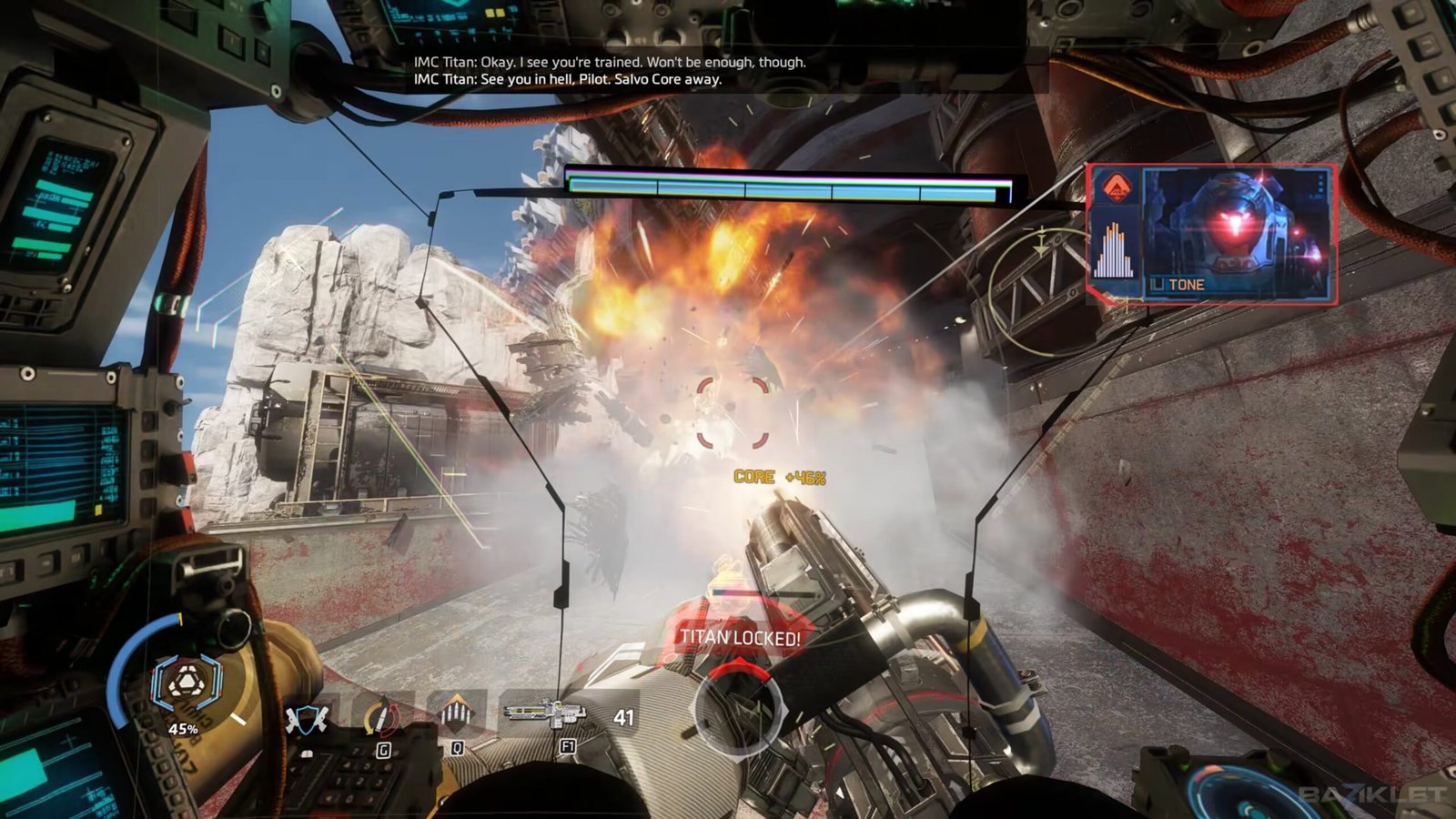Trigger the ammo swap ability icon
The height and width of the screenshot is (819, 1456).
pyautogui.click(x=381, y=718)
